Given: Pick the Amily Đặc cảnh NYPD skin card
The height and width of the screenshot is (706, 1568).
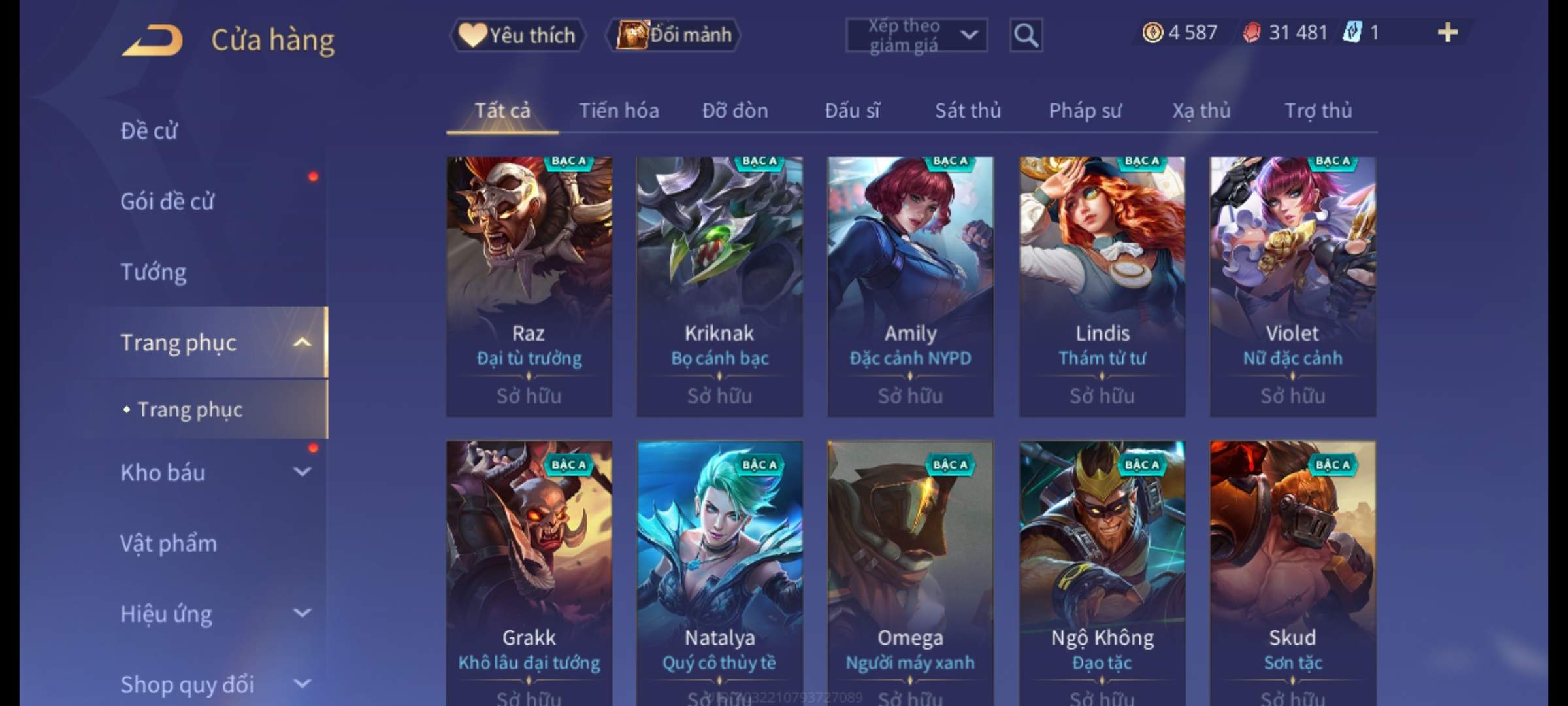Looking at the screenshot, I should (910, 286).
